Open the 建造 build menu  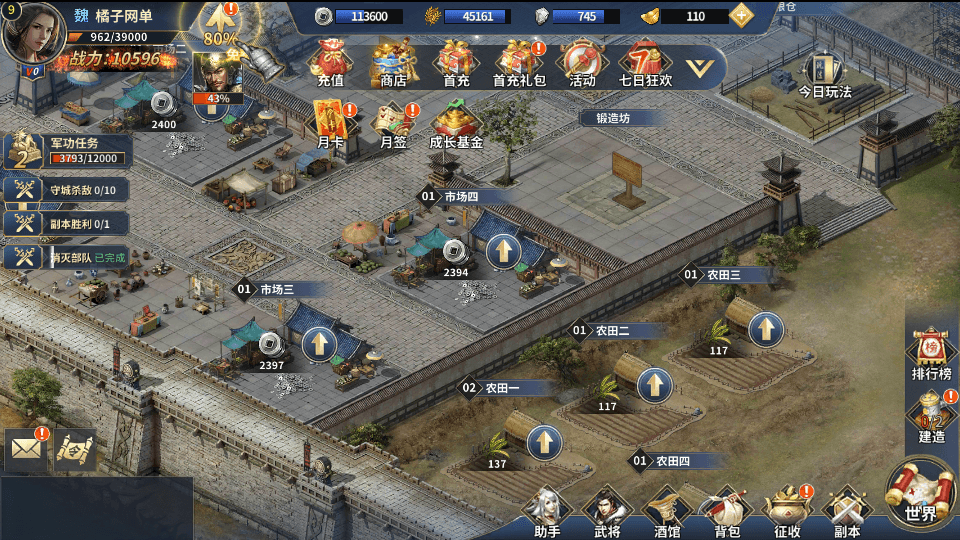coord(931,416)
